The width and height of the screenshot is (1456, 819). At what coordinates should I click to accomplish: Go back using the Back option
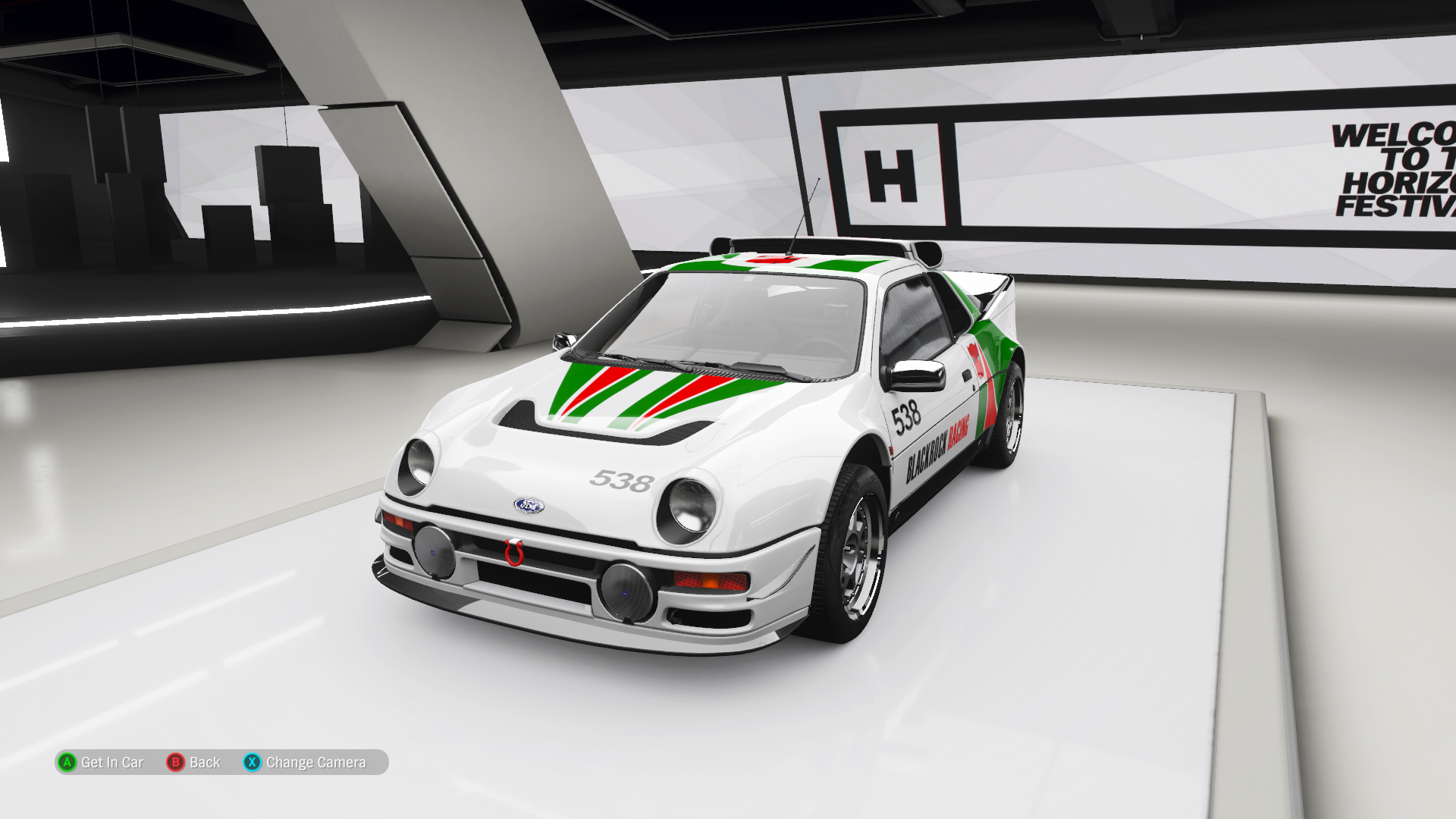tap(194, 762)
